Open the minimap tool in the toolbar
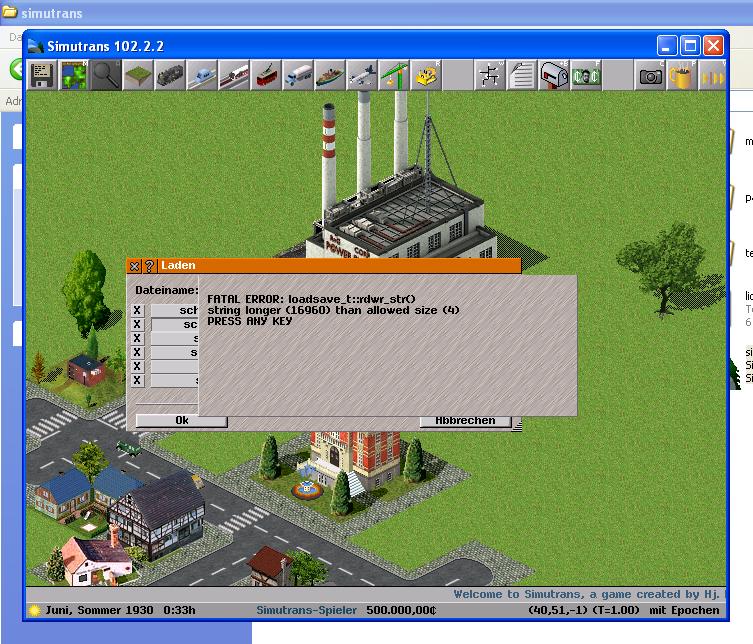 (74, 76)
